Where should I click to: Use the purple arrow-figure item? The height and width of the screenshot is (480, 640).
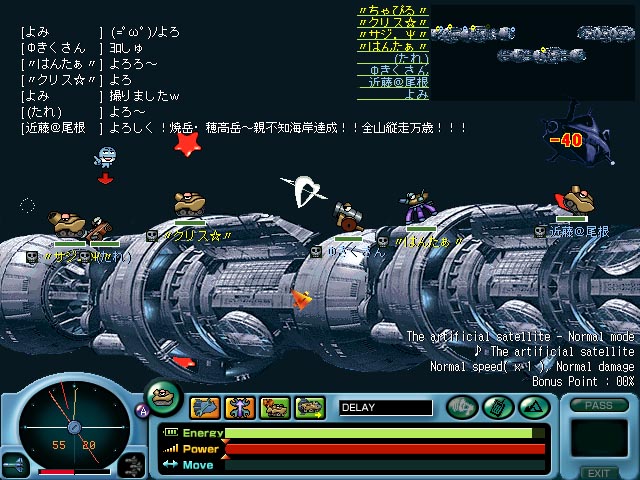[x=240, y=407]
